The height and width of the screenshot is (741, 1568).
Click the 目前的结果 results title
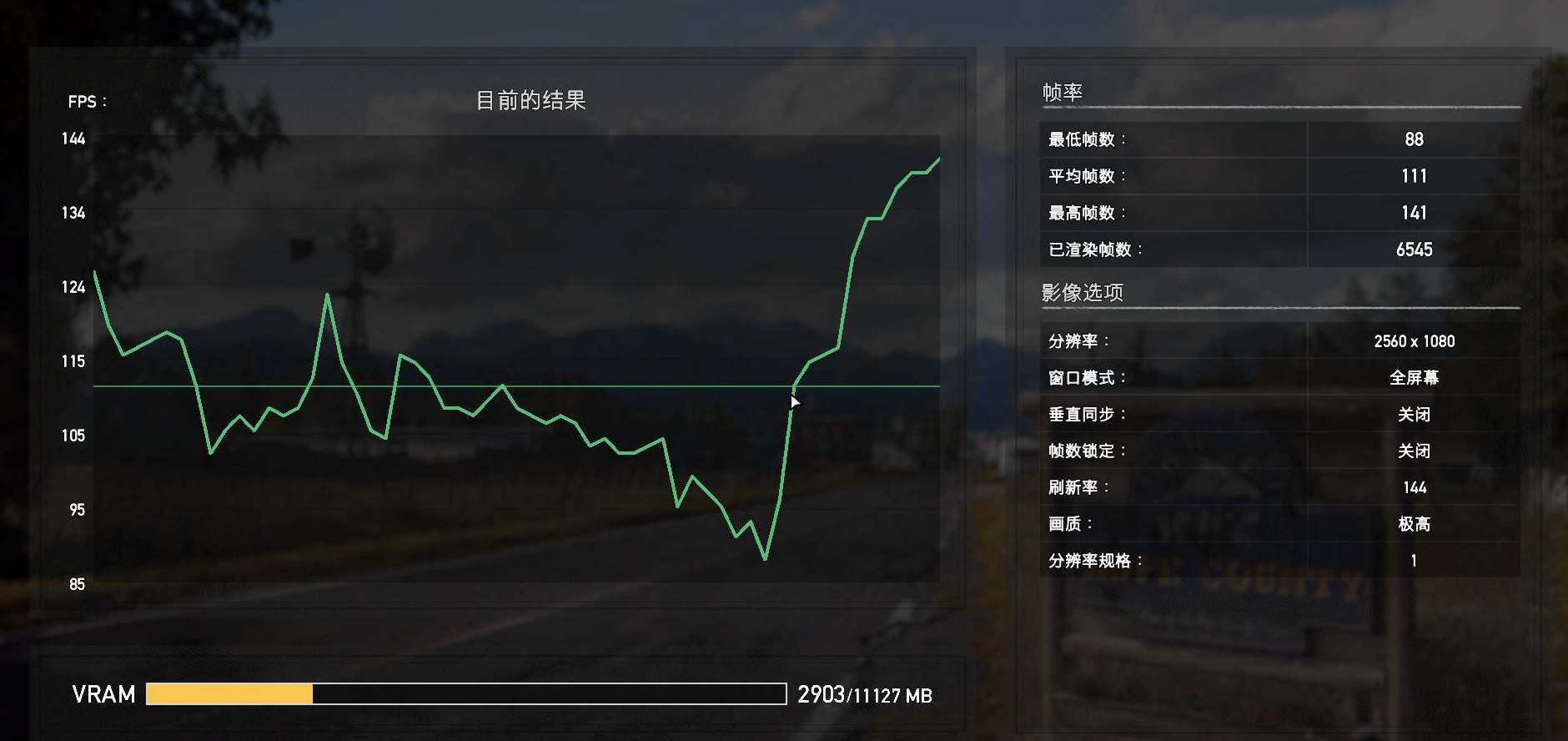pos(531,100)
